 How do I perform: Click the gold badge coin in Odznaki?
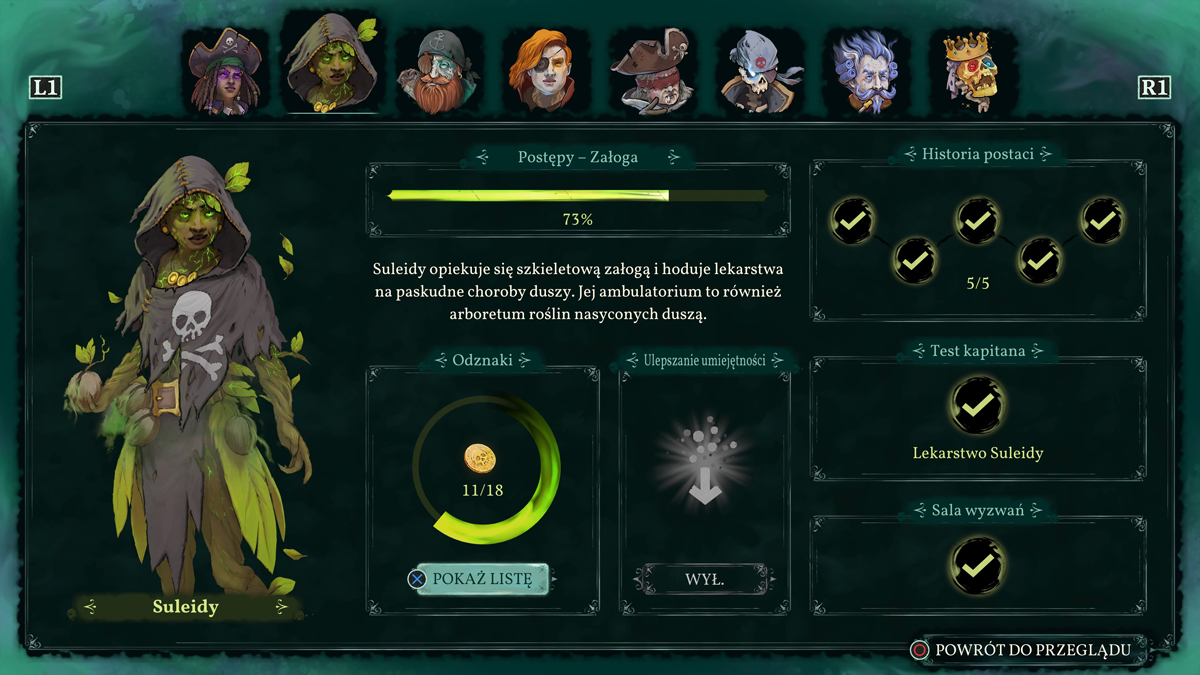[480, 459]
